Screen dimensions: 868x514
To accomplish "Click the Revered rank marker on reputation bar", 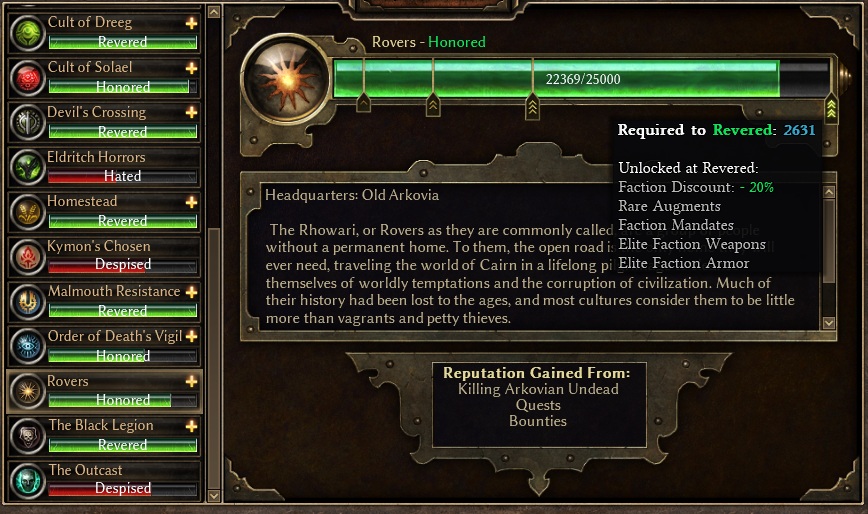I will [x=831, y=105].
